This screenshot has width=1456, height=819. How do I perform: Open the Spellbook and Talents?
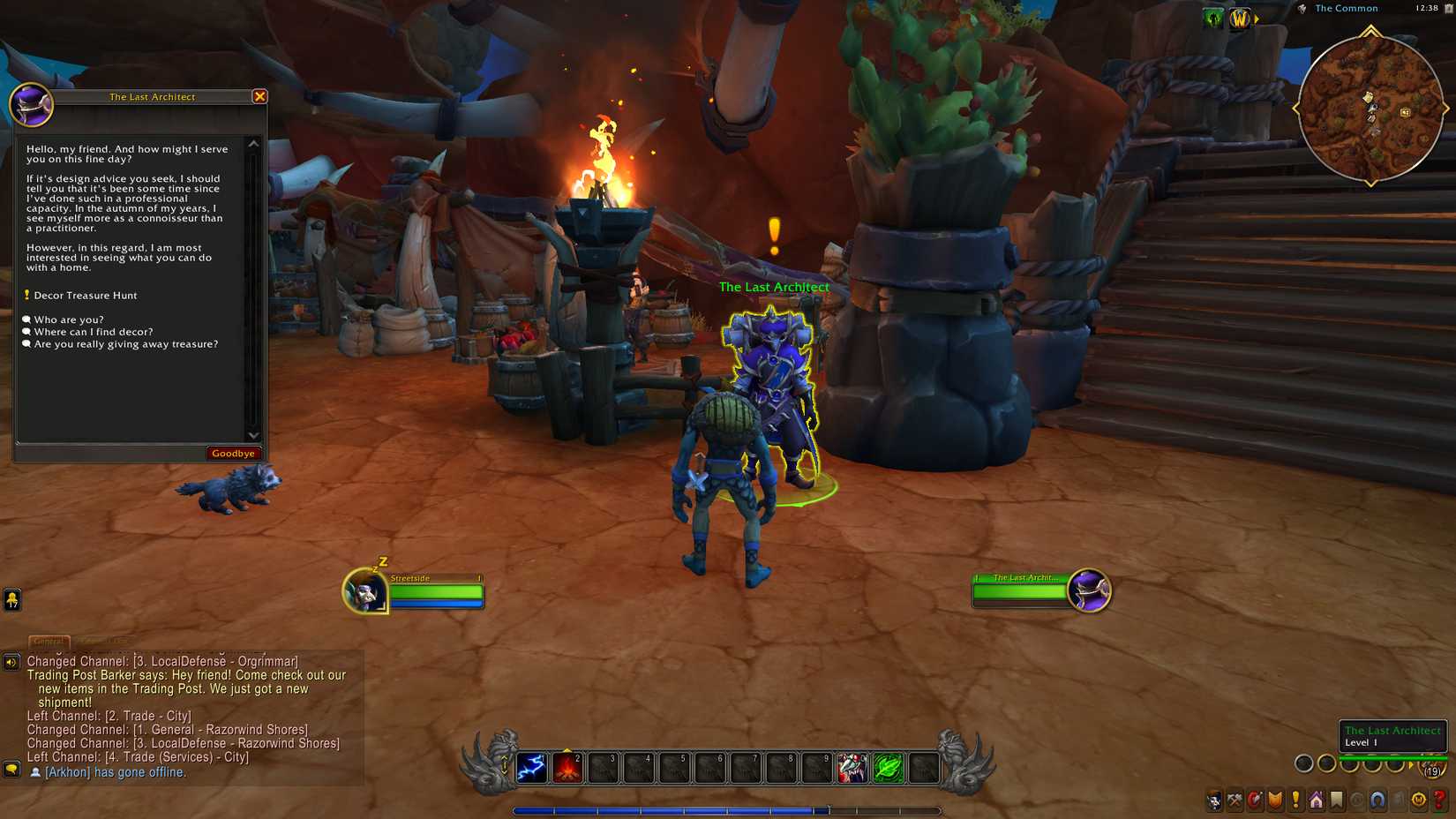tap(1254, 801)
